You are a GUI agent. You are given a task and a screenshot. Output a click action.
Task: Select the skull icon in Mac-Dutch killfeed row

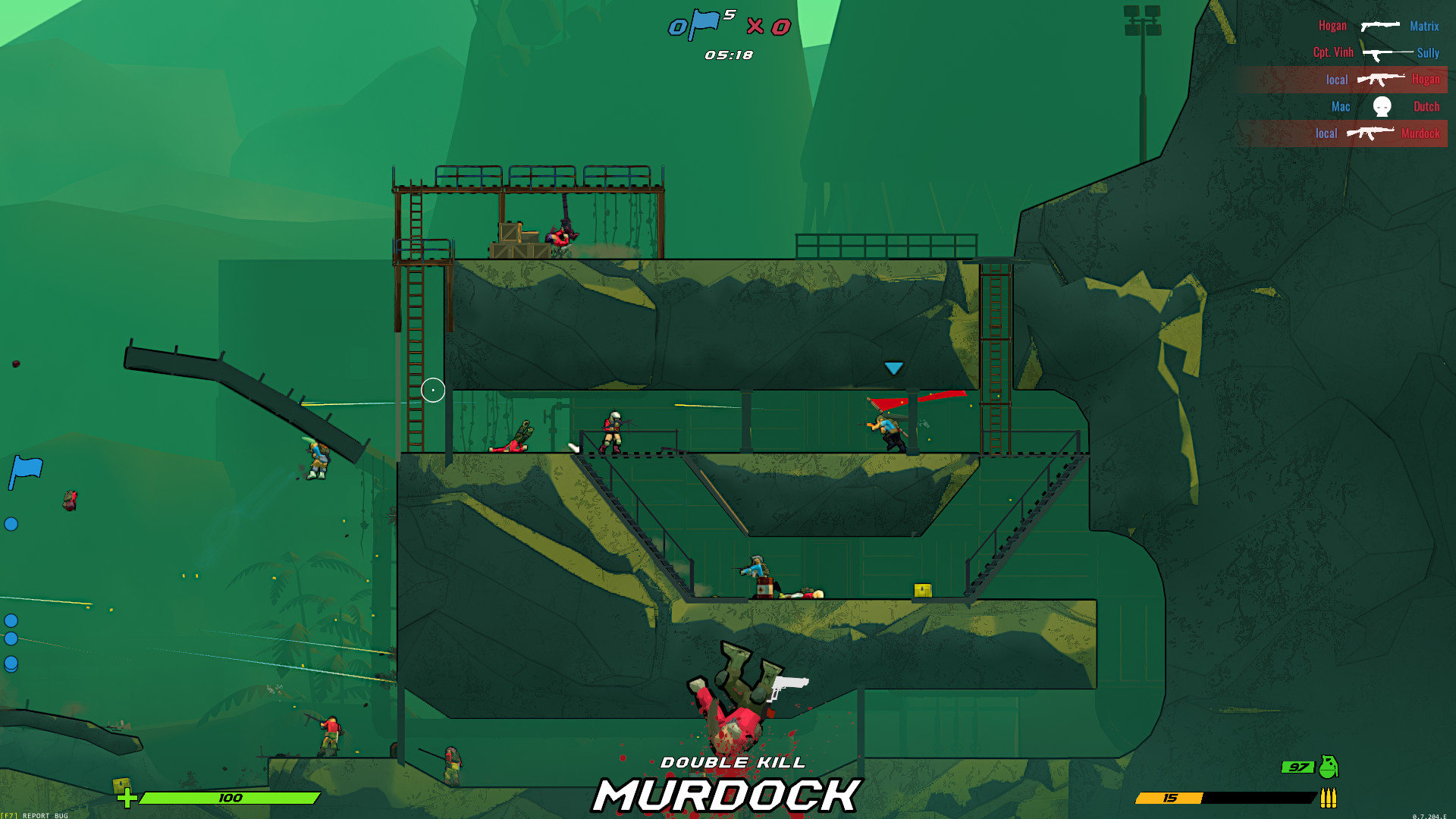coord(1381,106)
